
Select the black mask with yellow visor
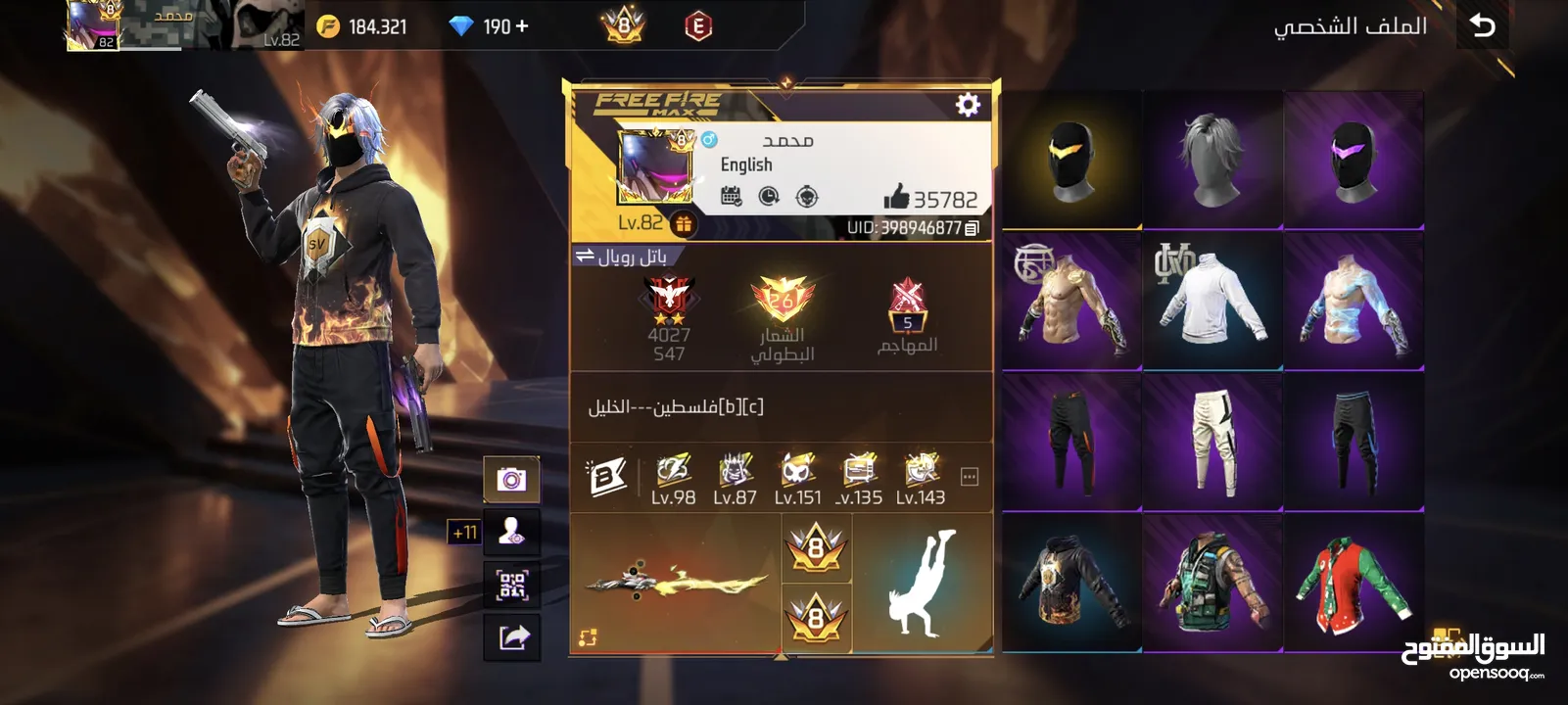tap(1071, 160)
